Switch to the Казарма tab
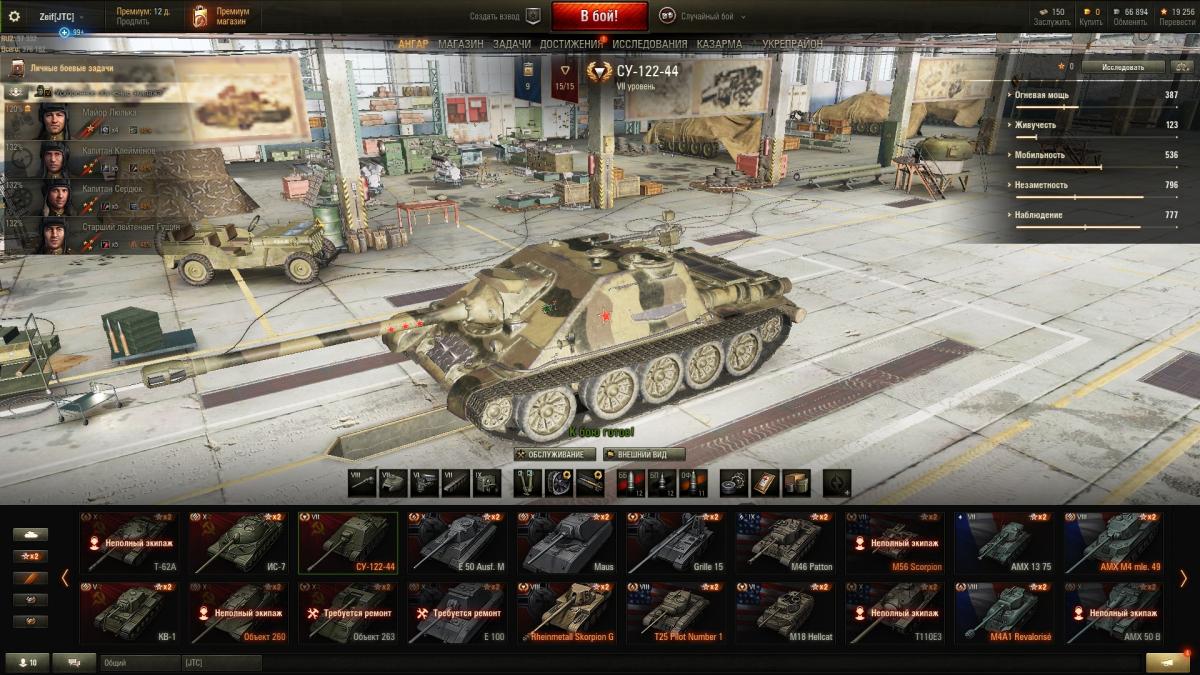Image resolution: width=1200 pixels, height=675 pixels. coord(720,45)
